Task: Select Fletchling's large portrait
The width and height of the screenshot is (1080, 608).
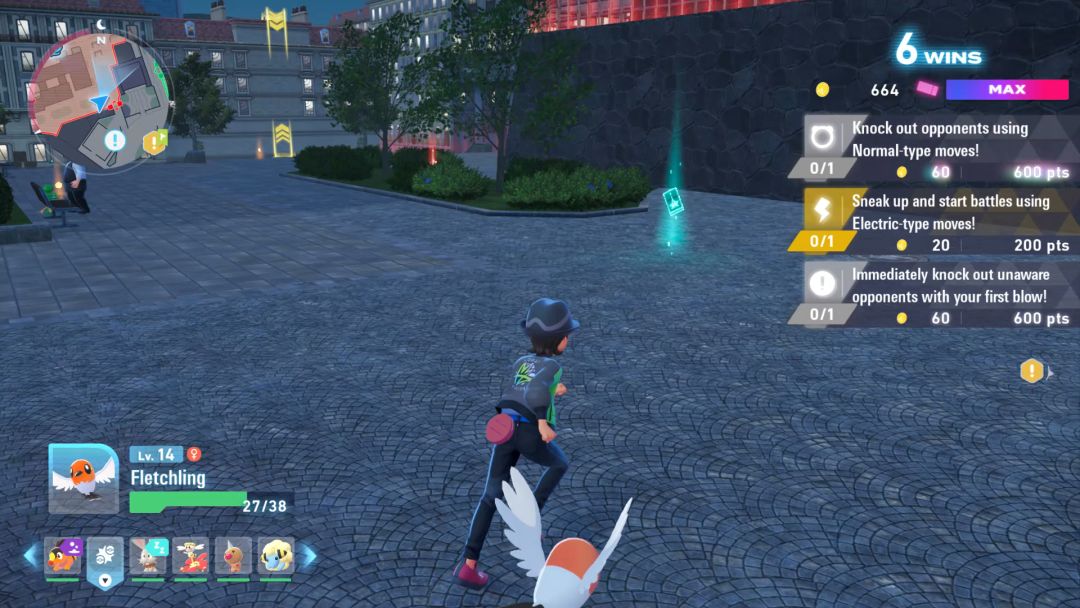Action: coord(83,478)
